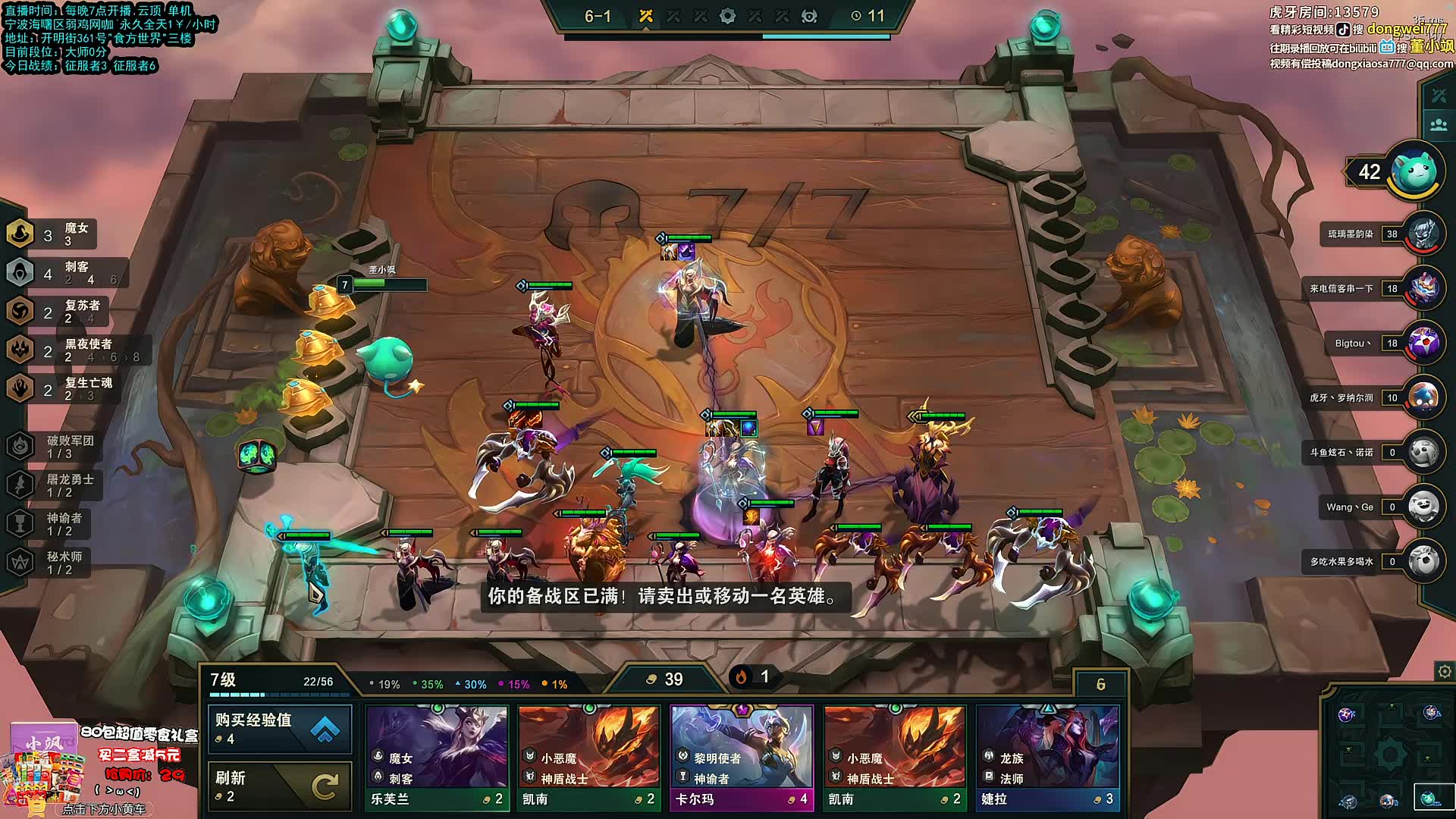Select the inactive 破败军团 trait
The image size is (1456, 819).
tap(53, 447)
